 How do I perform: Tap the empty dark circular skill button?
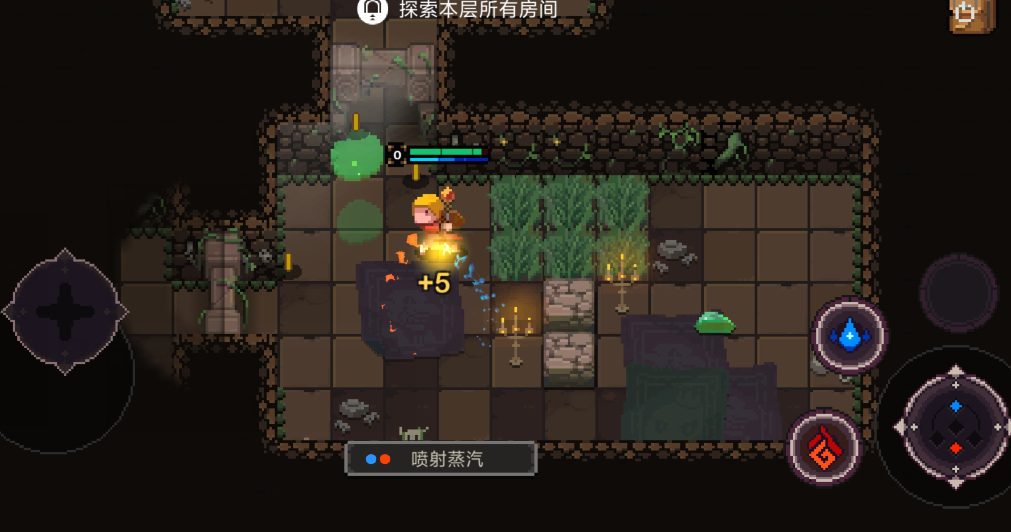[957, 292]
